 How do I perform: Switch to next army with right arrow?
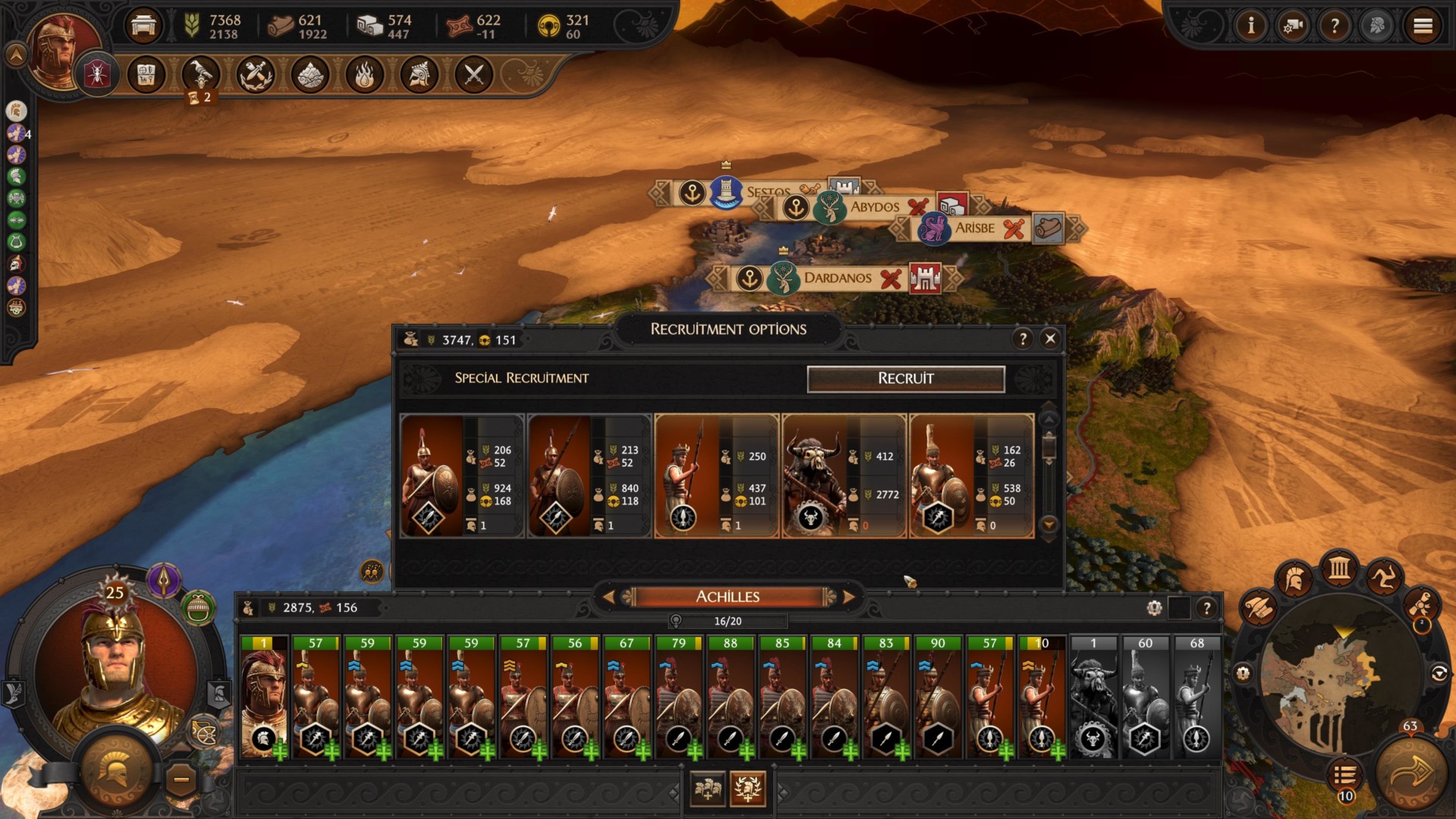pyautogui.click(x=849, y=598)
